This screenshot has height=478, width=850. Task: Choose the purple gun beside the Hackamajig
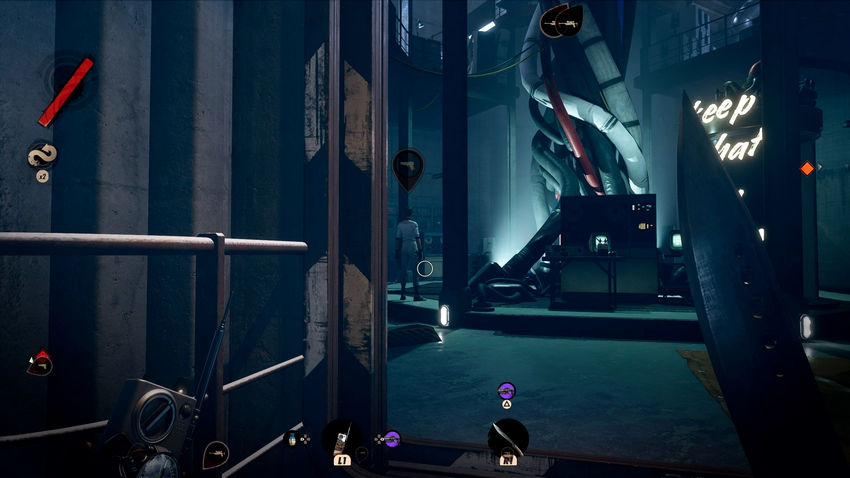(x=391, y=438)
